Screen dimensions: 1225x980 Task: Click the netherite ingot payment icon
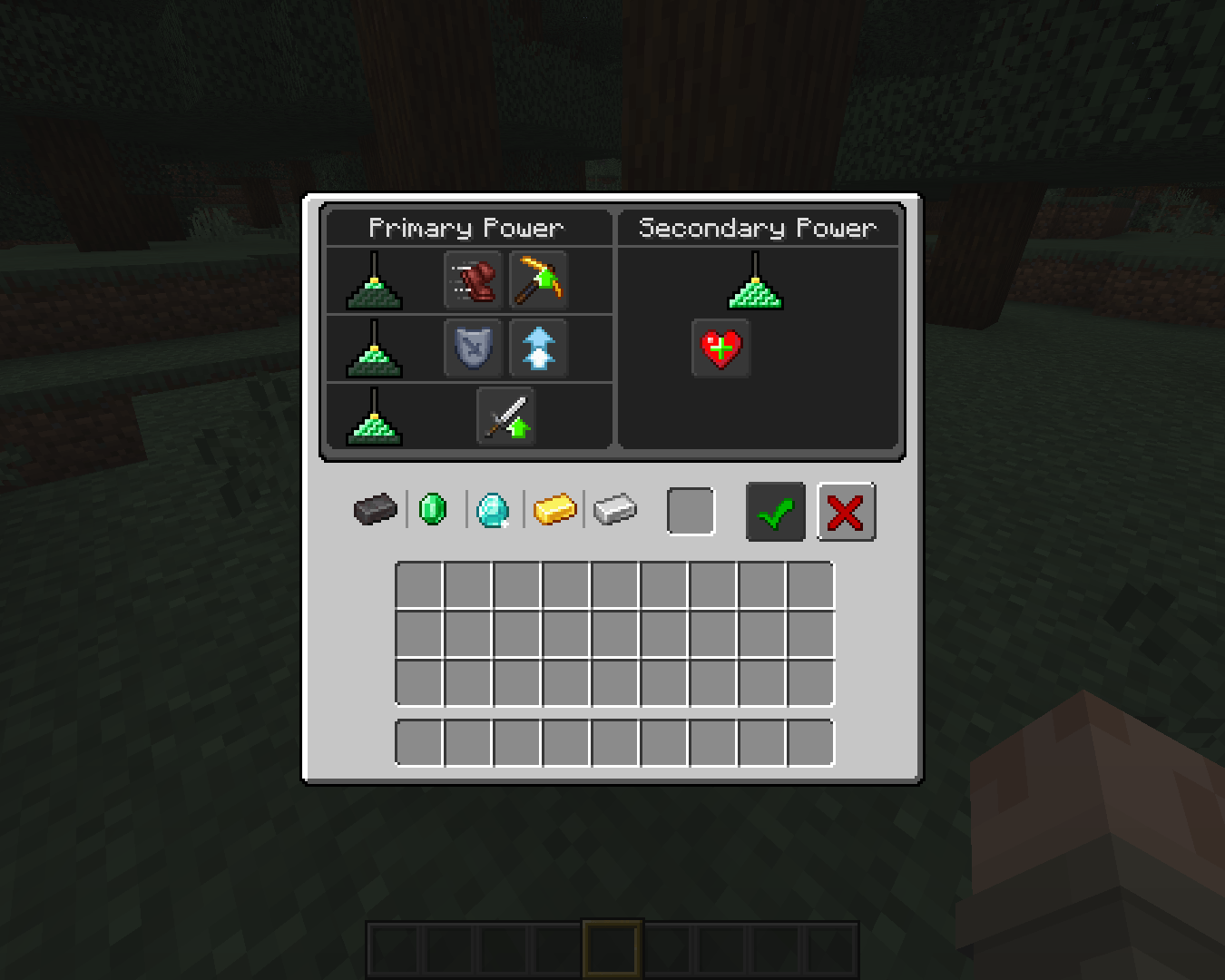coord(374,510)
